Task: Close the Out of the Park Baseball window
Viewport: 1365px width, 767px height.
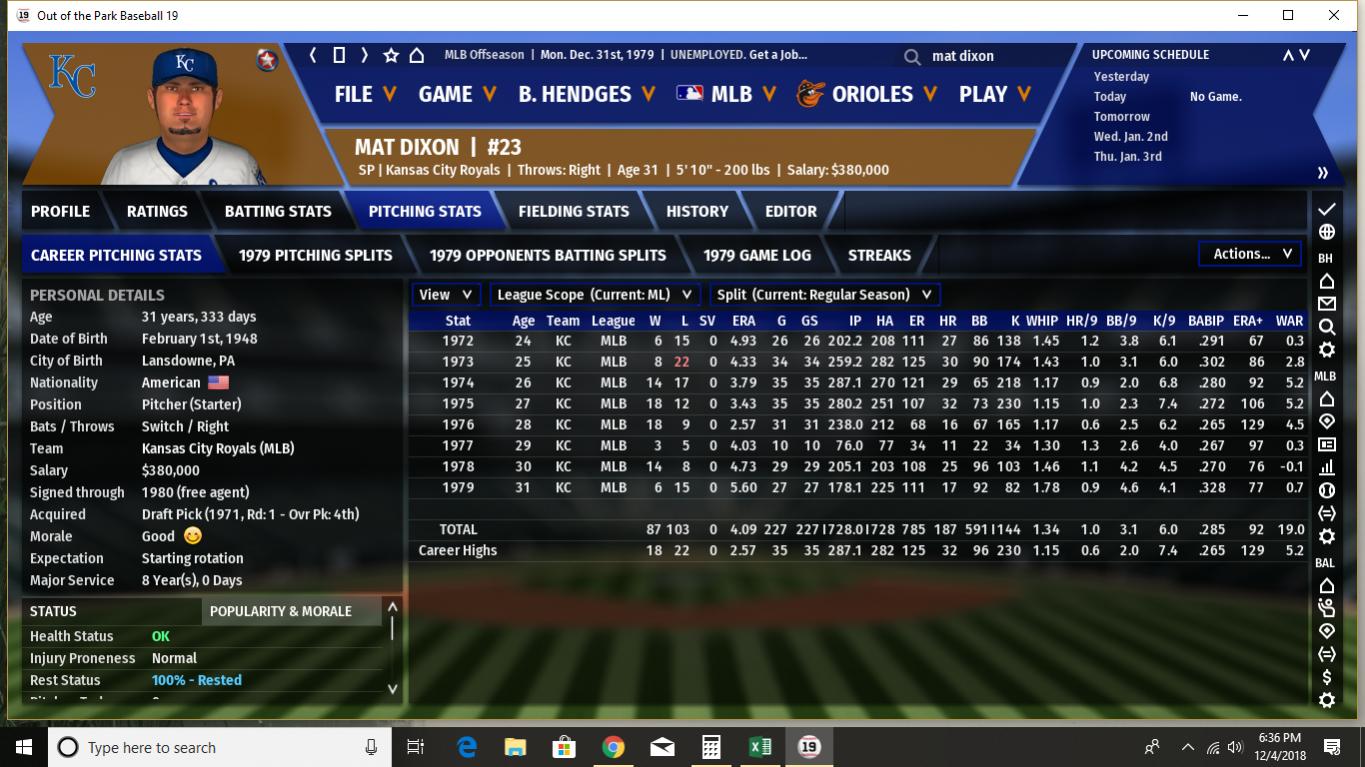Action: [x=1334, y=15]
